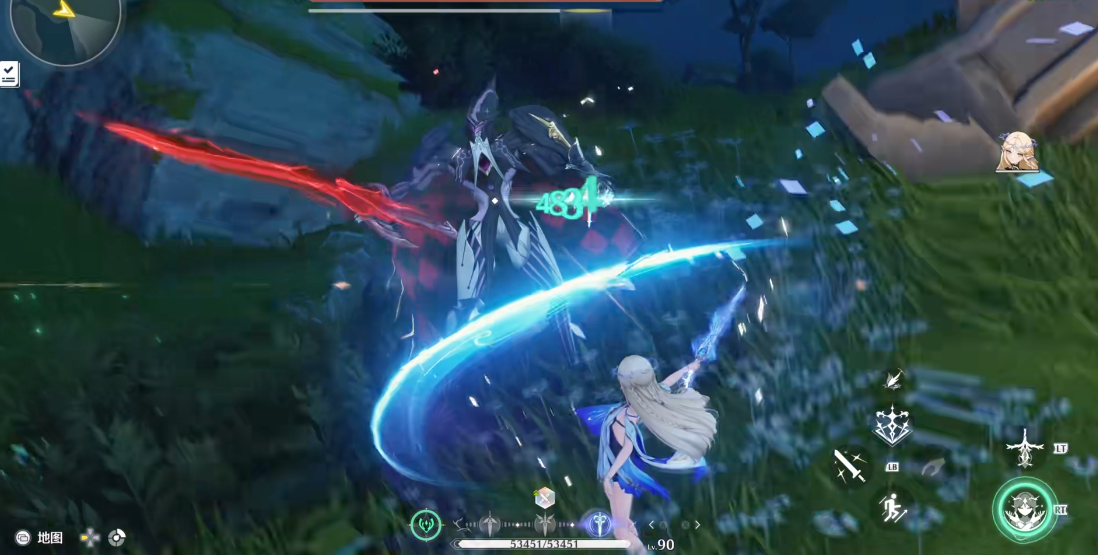Activate the running figure dodge icon
This screenshot has width=1098, height=555.
tap(894, 509)
